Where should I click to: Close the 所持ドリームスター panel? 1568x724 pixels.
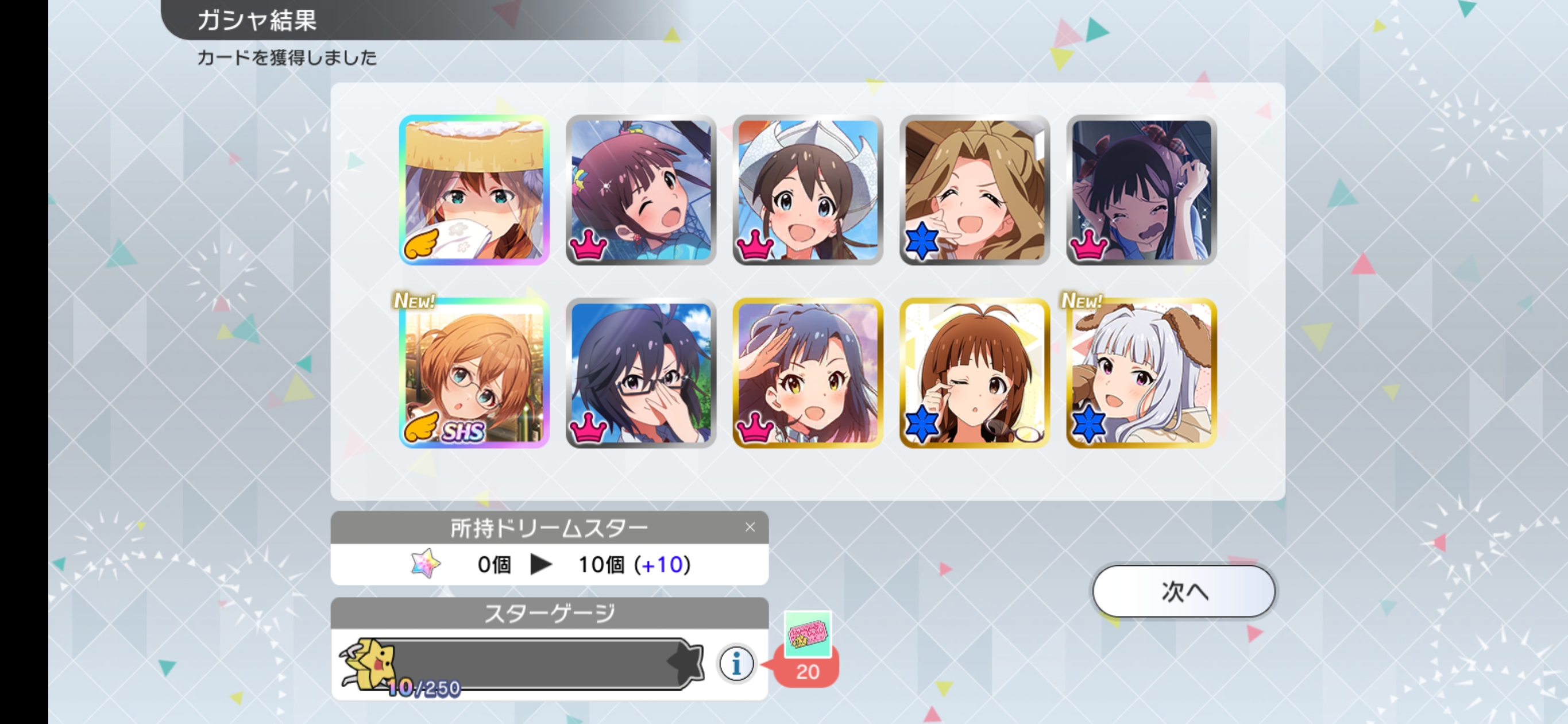pos(750,527)
